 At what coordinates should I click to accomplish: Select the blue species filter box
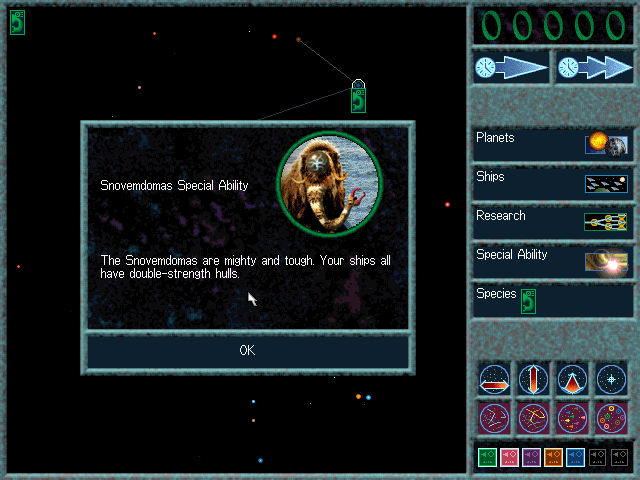(x=575, y=457)
